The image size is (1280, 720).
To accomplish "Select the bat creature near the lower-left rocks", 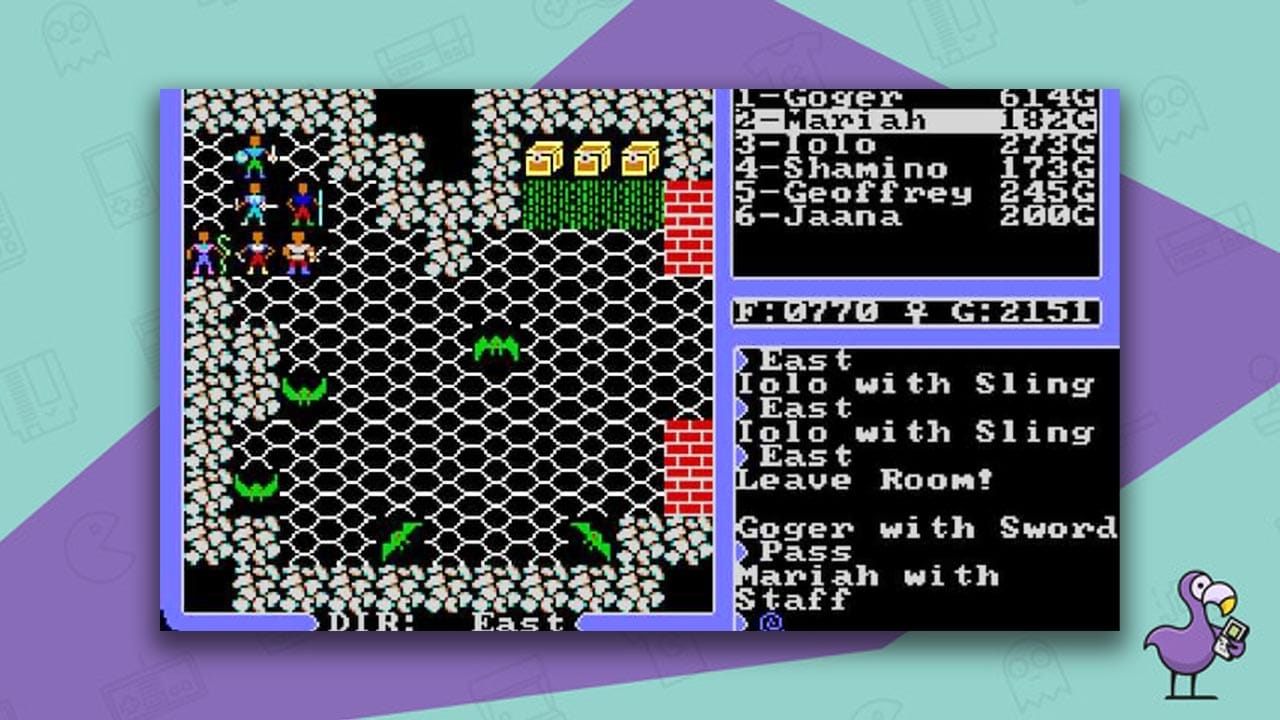I will tap(255, 485).
